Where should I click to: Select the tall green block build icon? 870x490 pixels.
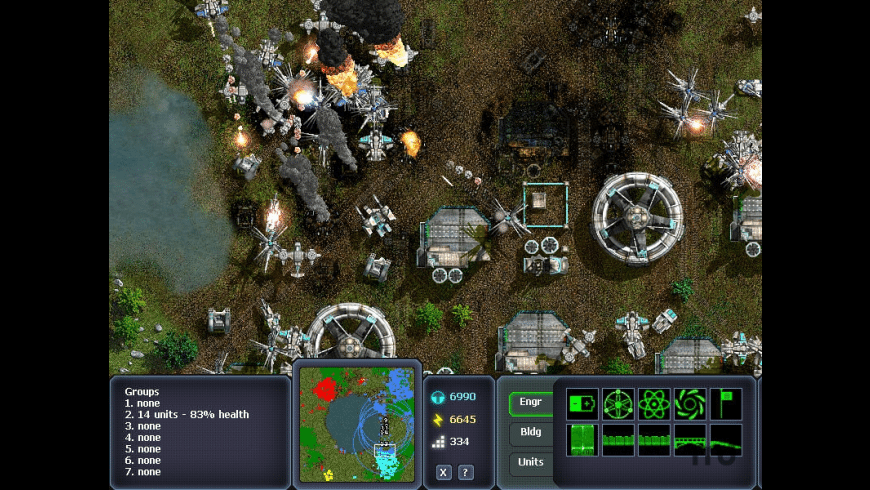(582, 440)
